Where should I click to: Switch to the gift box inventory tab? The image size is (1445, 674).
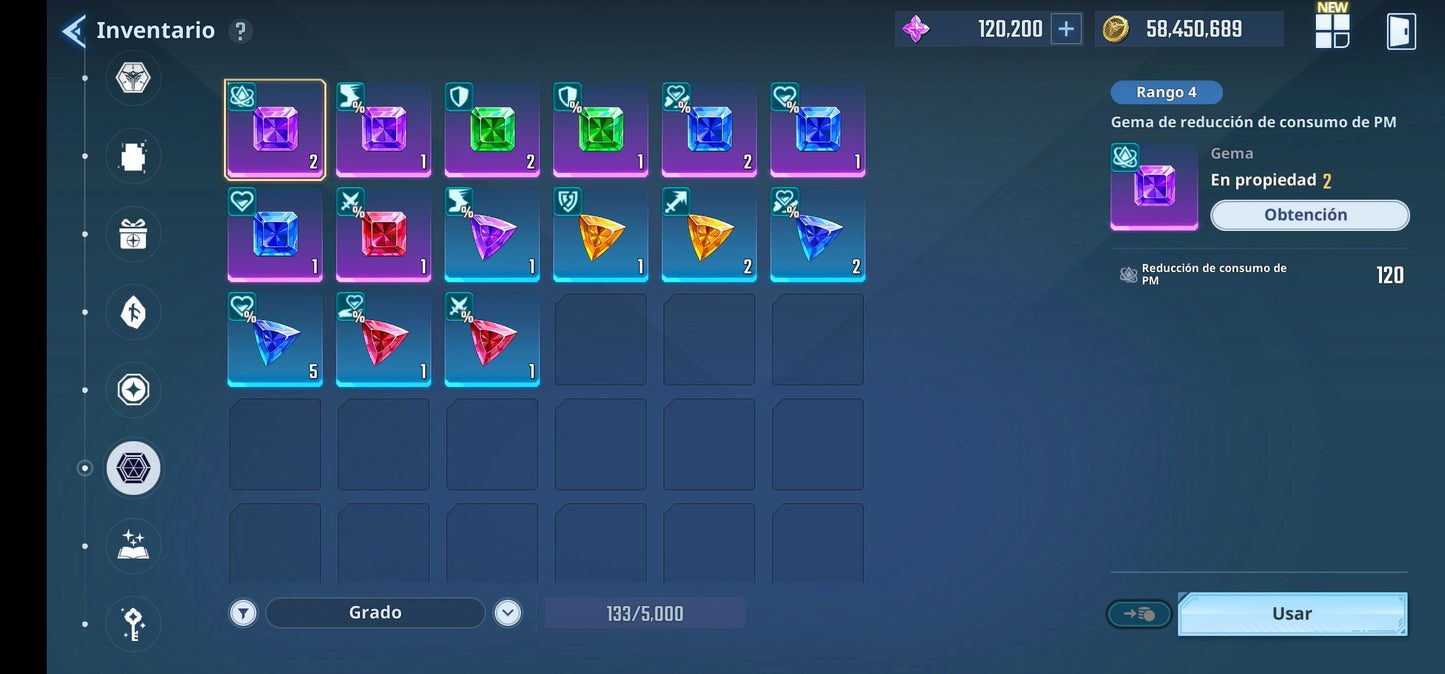click(133, 235)
